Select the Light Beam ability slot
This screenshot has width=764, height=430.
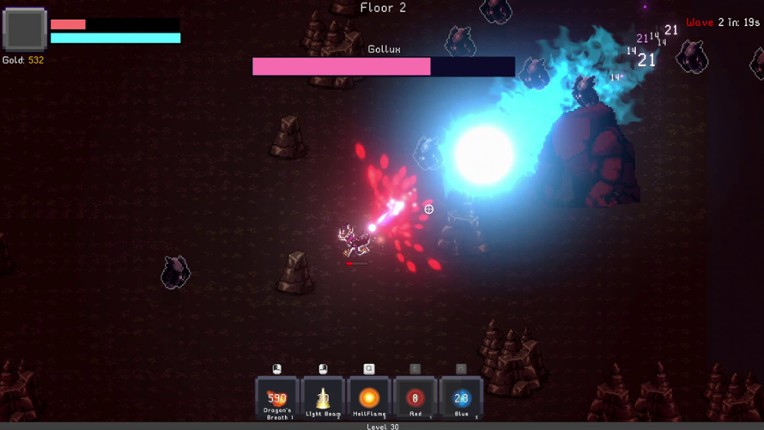click(x=323, y=398)
